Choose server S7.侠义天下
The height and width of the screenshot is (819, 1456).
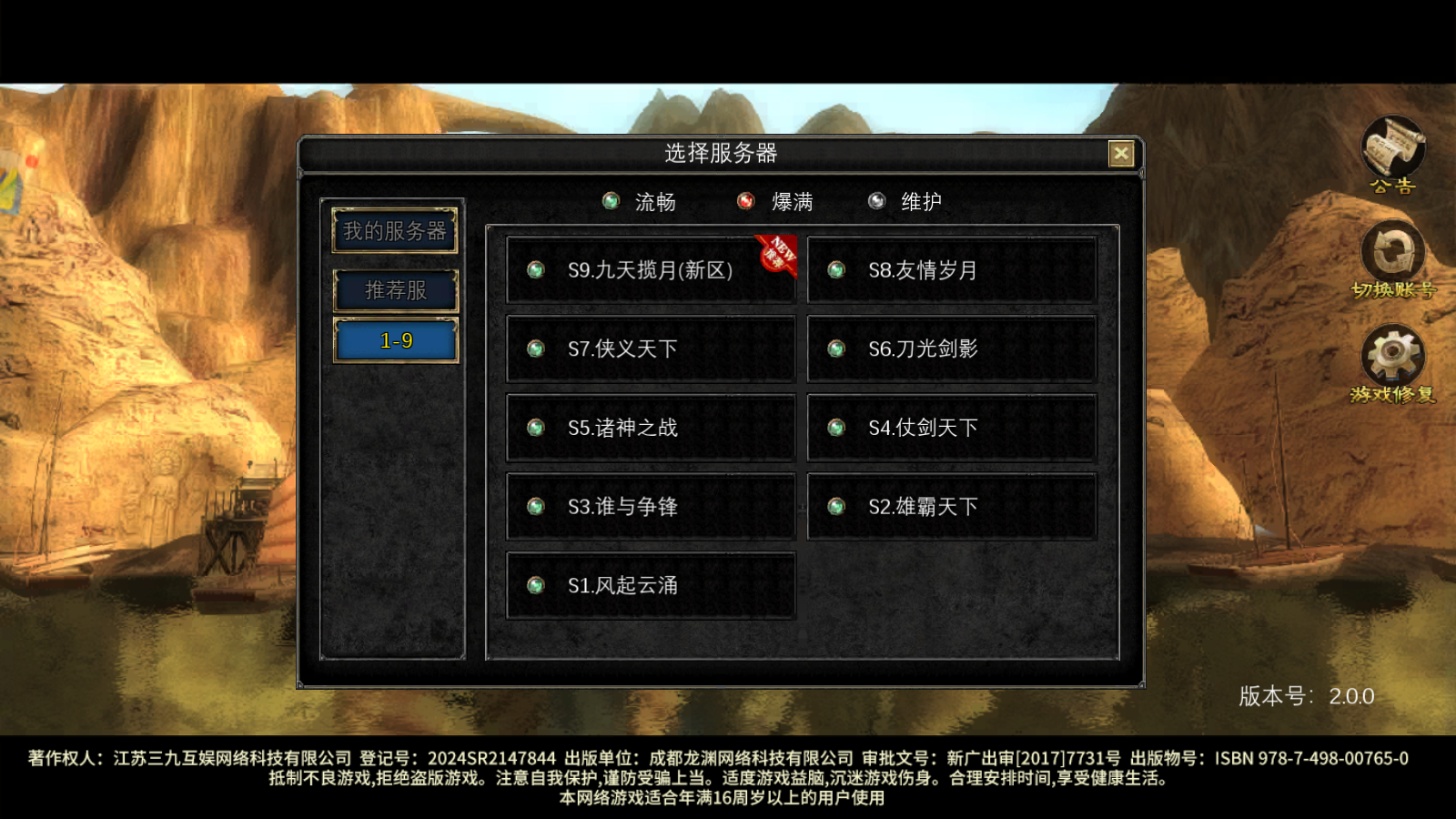[651, 349]
